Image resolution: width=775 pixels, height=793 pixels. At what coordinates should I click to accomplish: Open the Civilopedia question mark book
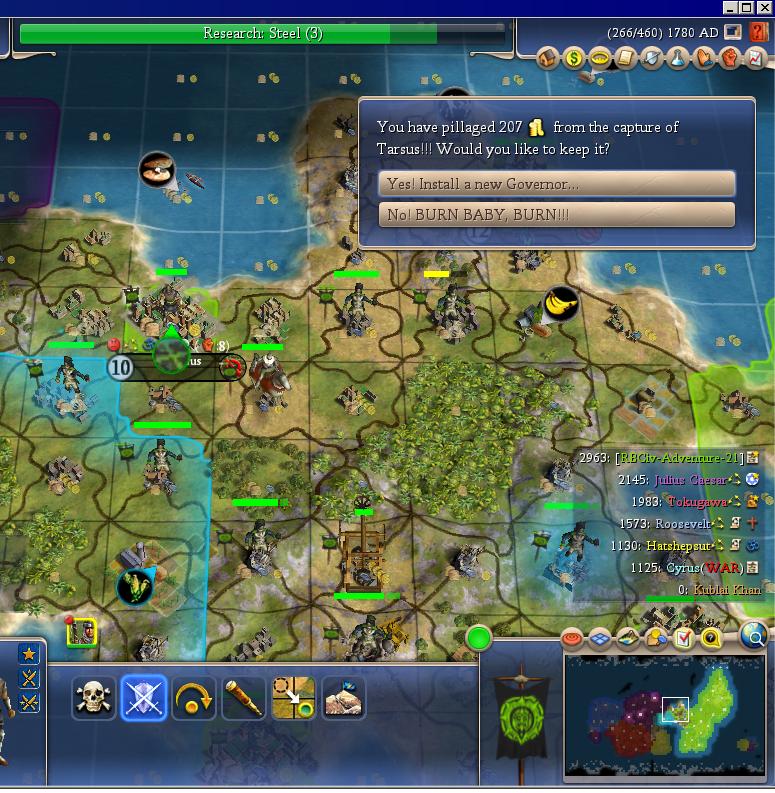pyautogui.click(x=757, y=33)
